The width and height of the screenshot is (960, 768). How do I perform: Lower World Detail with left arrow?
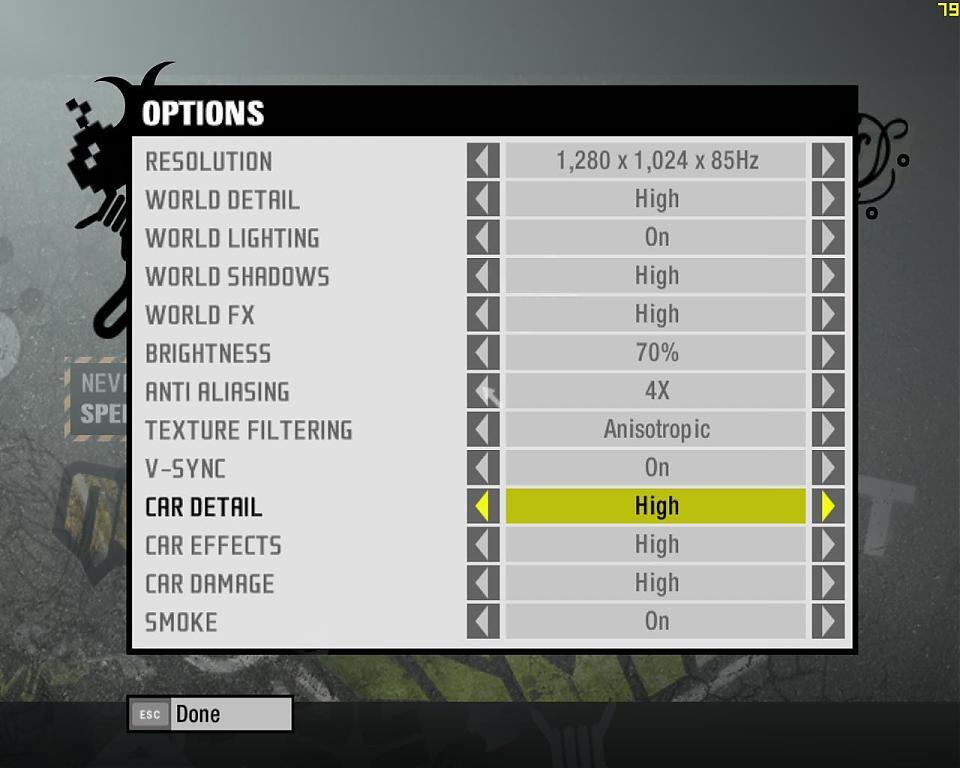[x=483, y=199]
